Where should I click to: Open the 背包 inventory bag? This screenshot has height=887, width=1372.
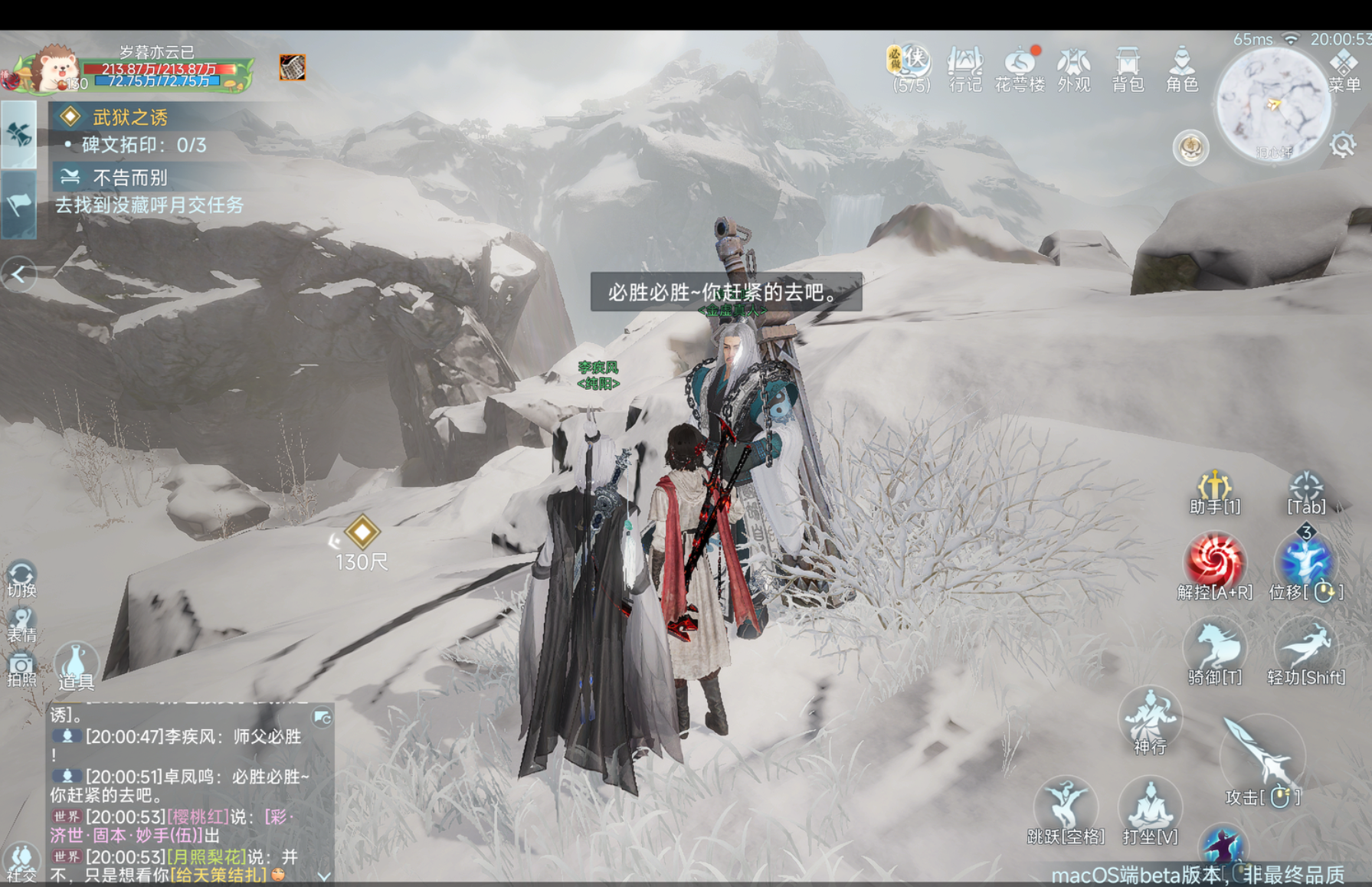(1127, 67)
